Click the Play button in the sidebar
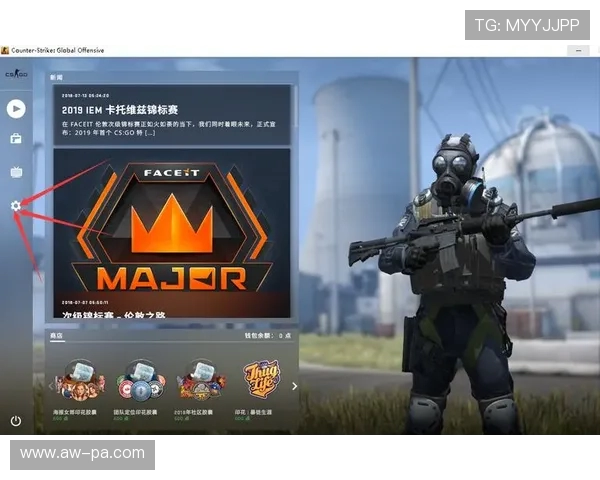 click(16, 108)
